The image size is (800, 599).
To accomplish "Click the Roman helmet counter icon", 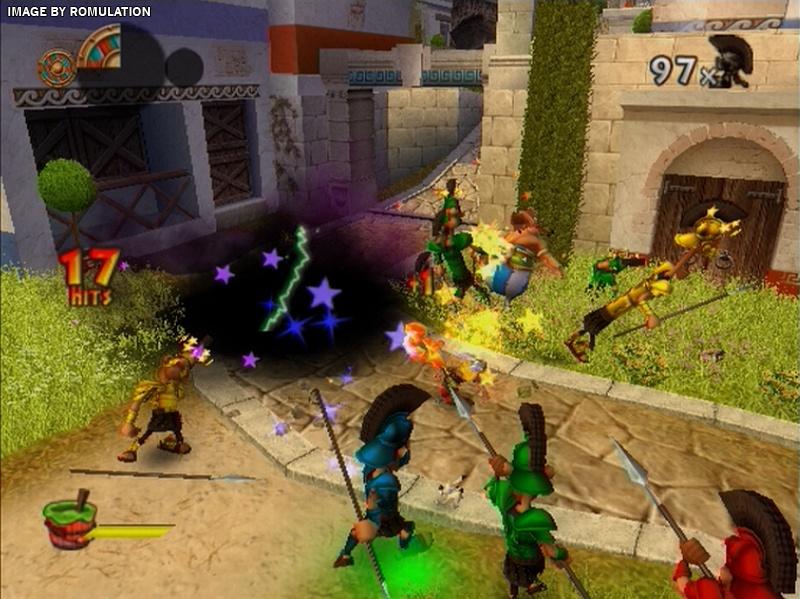I will (x=730, y=61).
